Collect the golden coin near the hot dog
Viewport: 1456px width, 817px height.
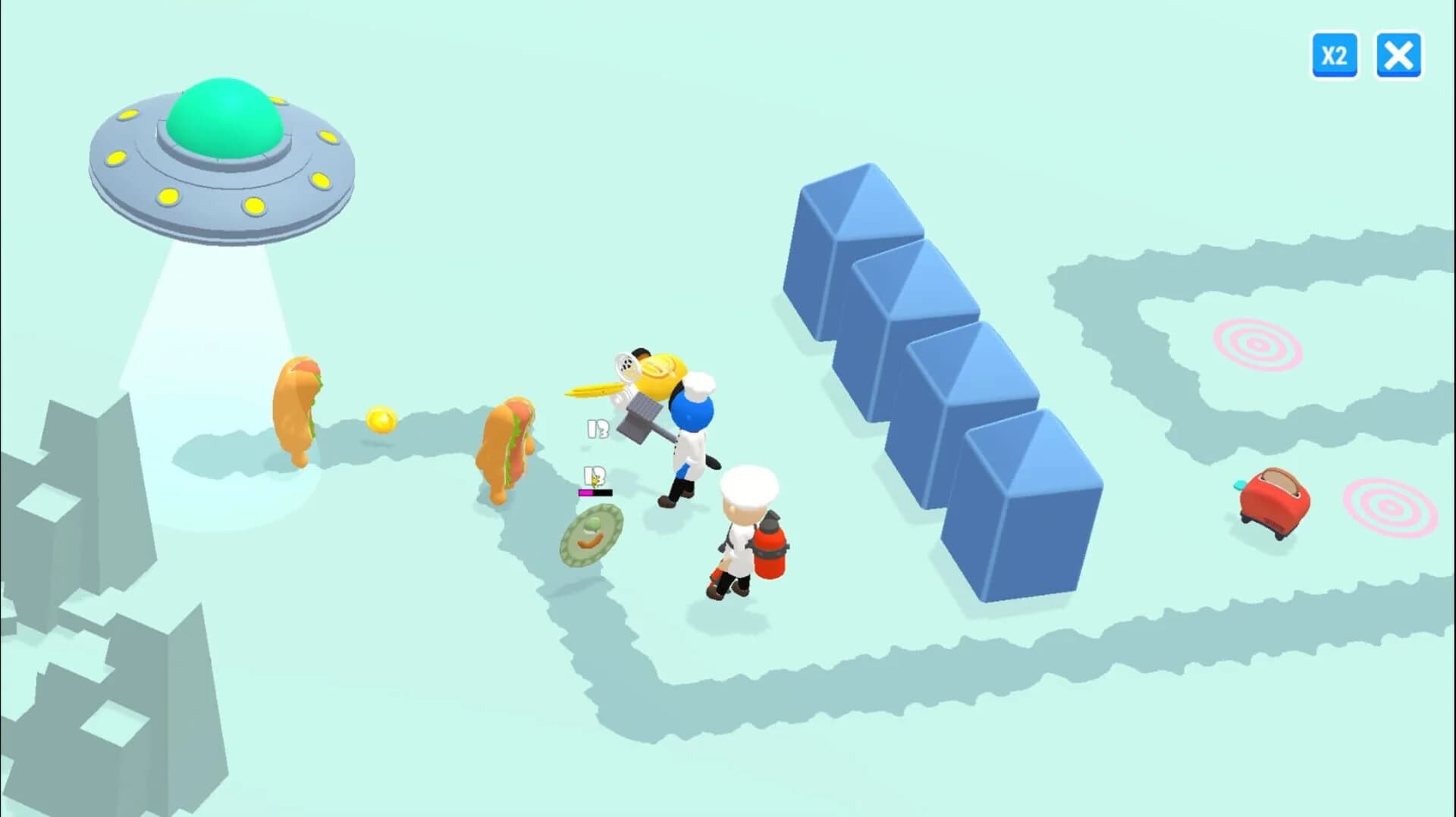tap(383, 419)
